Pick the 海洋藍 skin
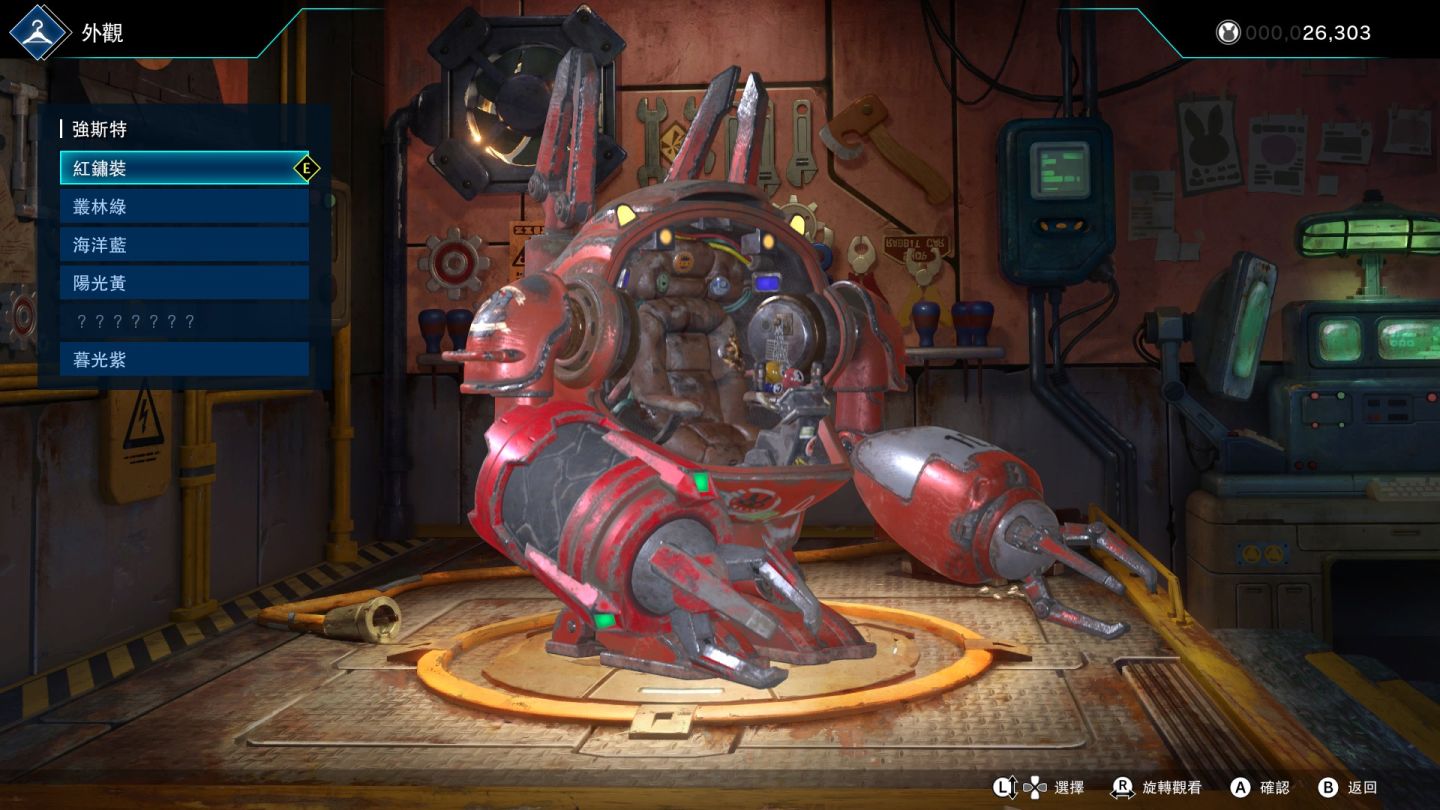Viewport: 1440px width, 810px height. tap(184, 245)
